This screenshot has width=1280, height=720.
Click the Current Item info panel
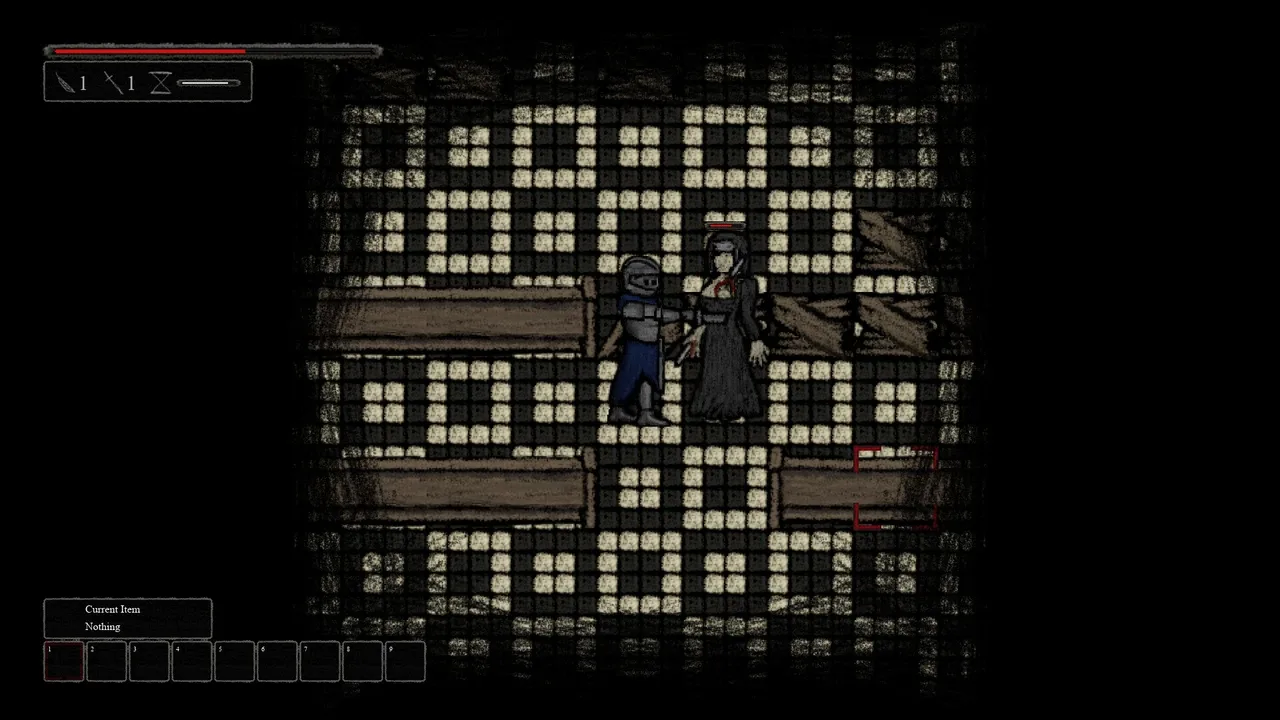point(128,618)
